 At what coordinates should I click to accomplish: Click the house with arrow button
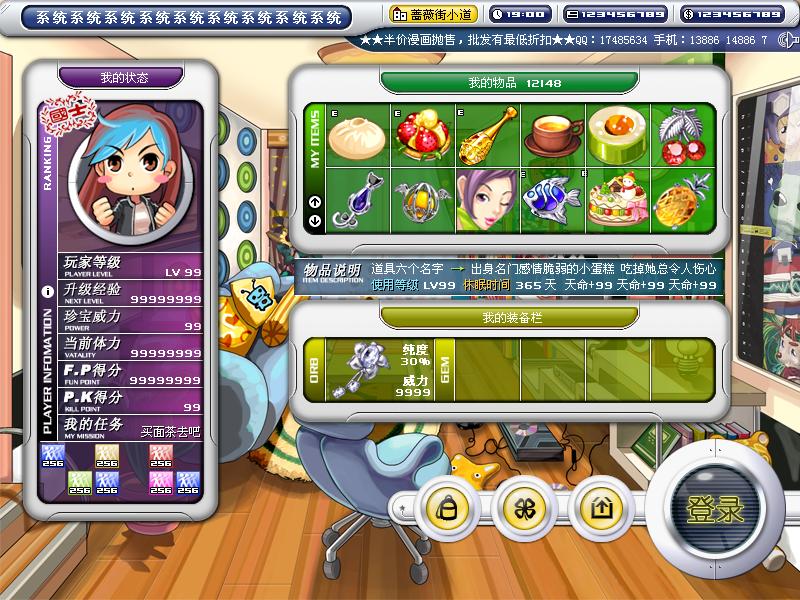[x=601, y=508]
